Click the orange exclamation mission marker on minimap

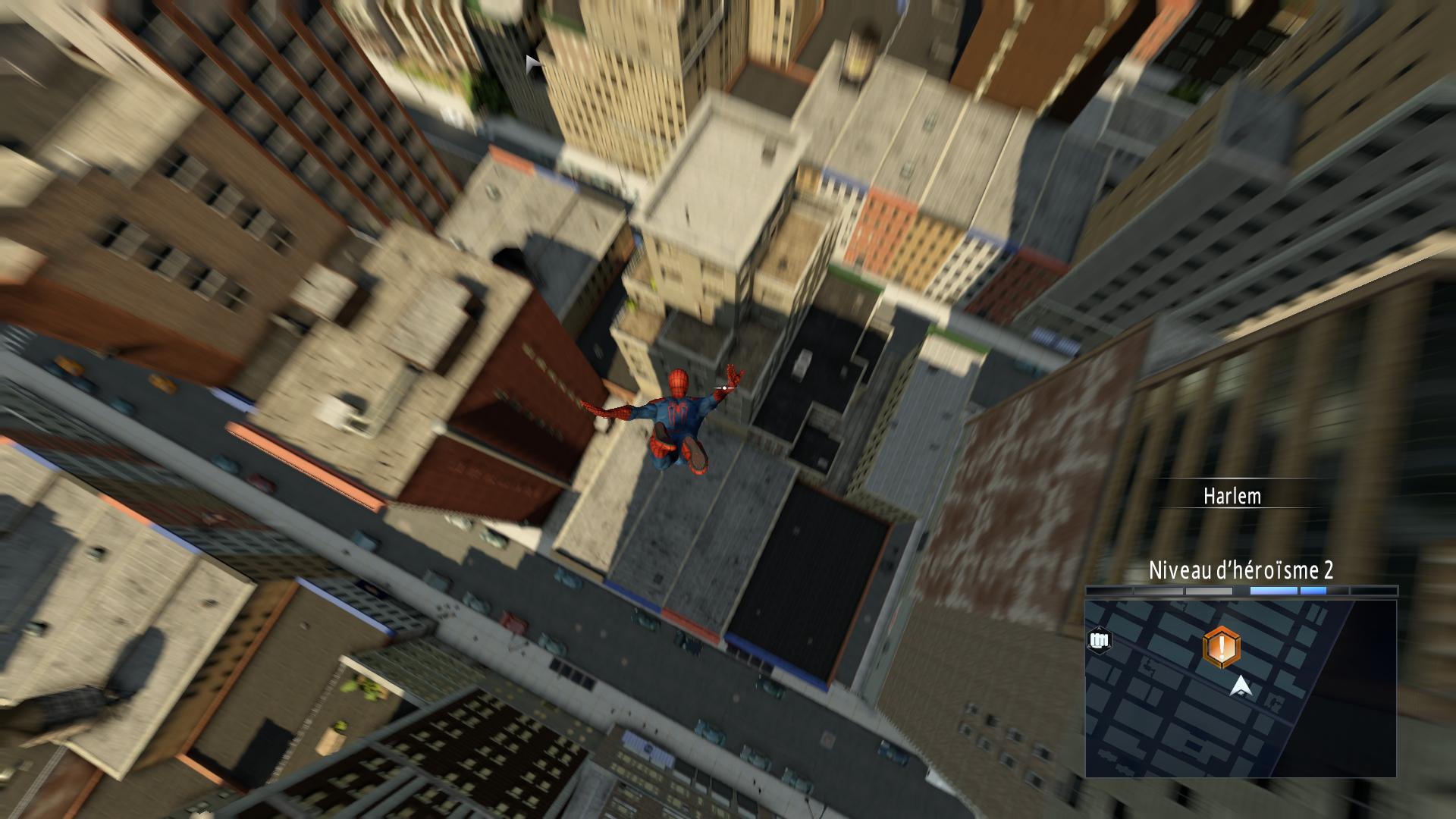tap(1221, 648)
